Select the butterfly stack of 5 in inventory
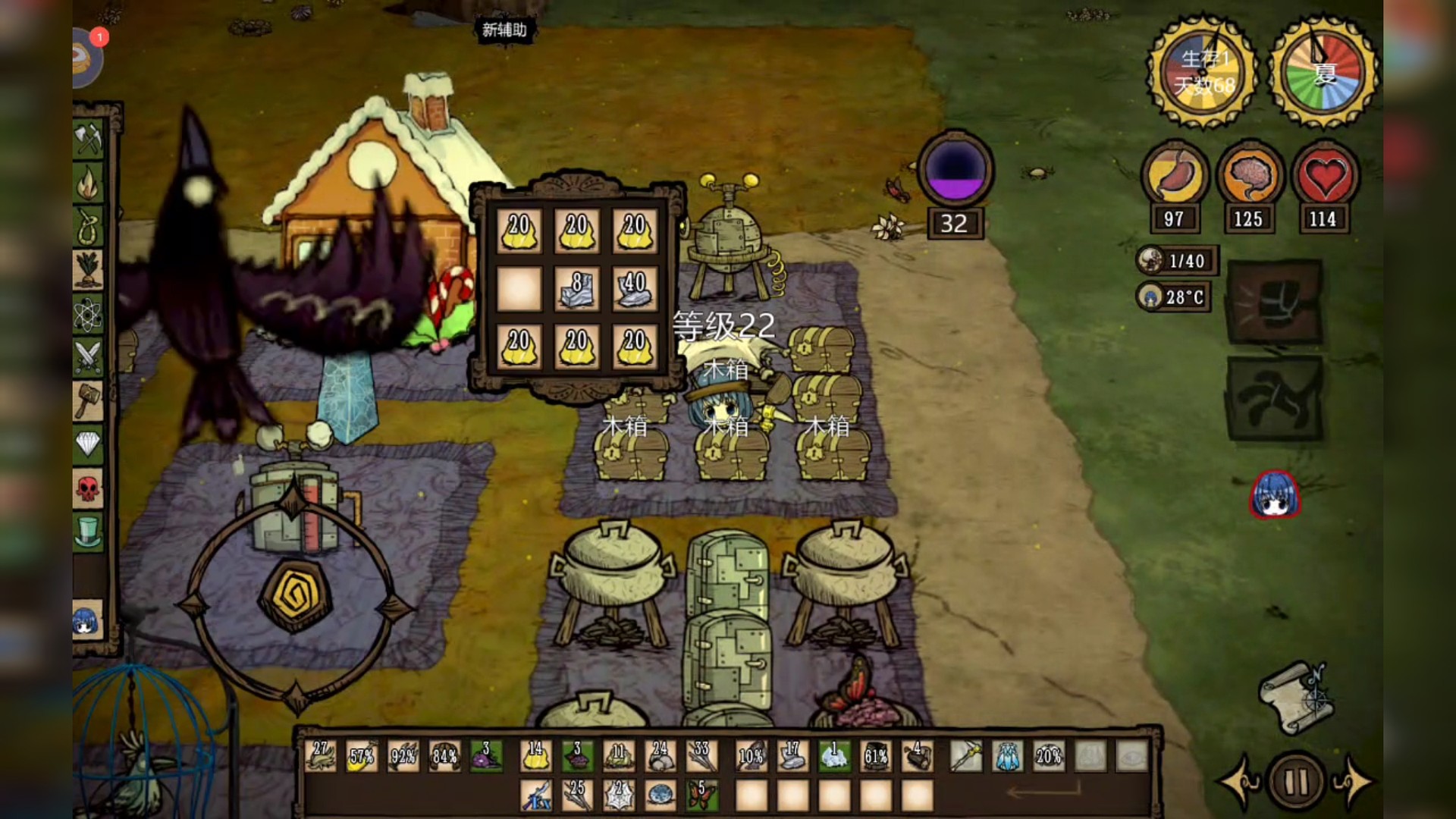1456x819 pixels. [702, 795]
